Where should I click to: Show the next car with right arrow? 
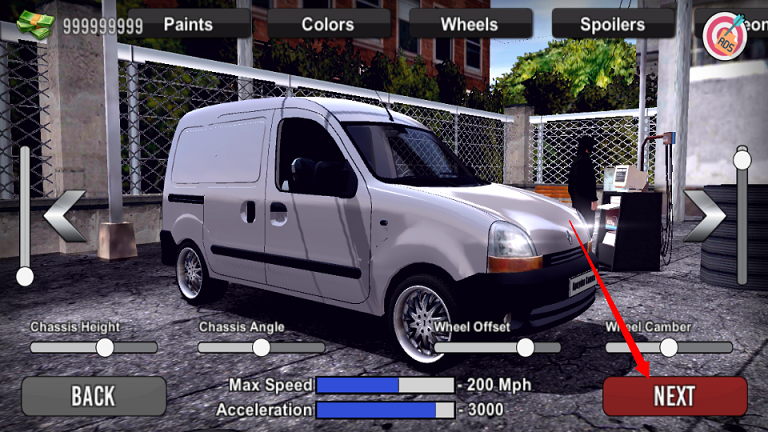[704, 216]
